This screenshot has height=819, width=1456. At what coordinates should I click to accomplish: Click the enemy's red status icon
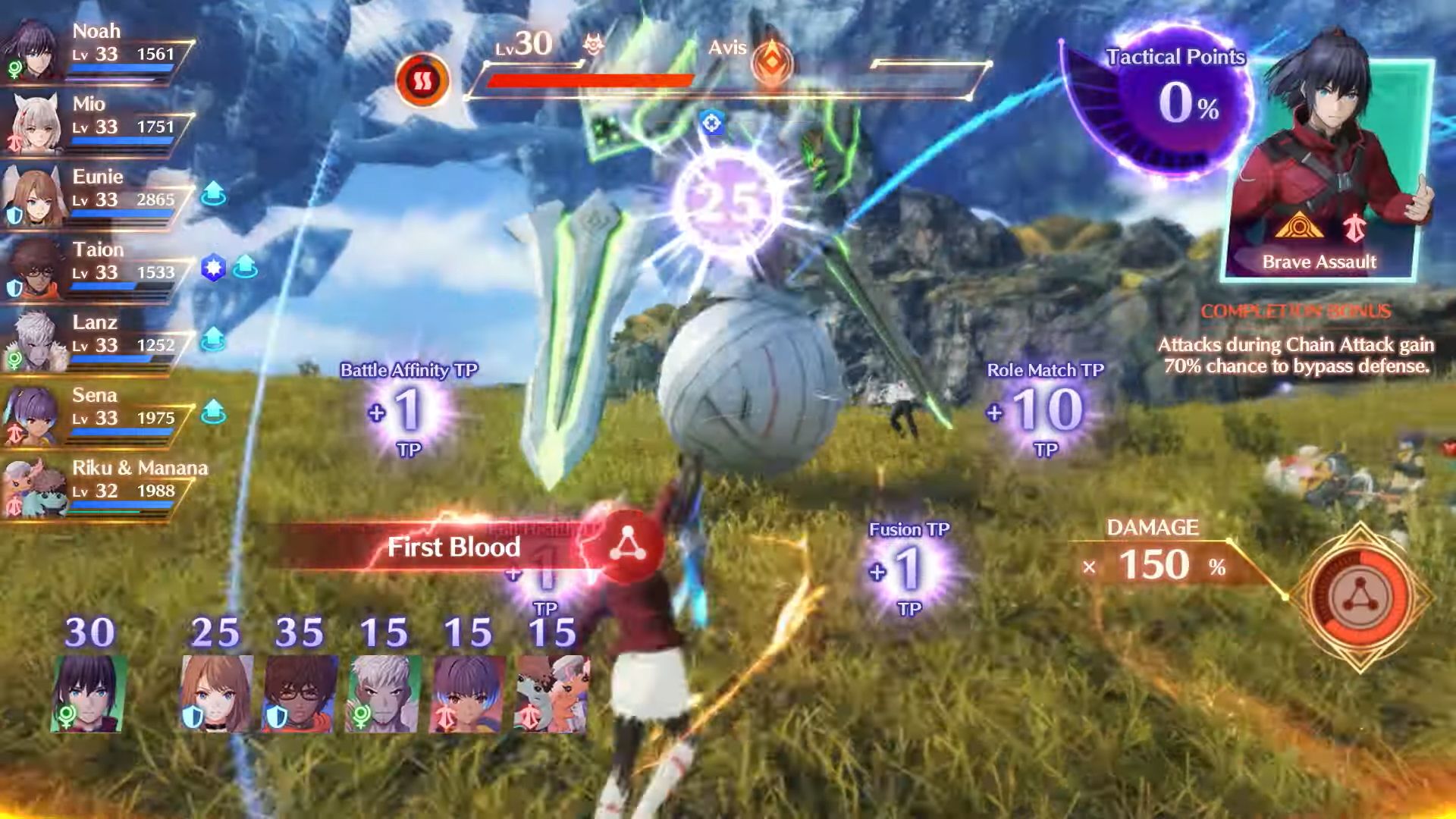pos(422,80)
